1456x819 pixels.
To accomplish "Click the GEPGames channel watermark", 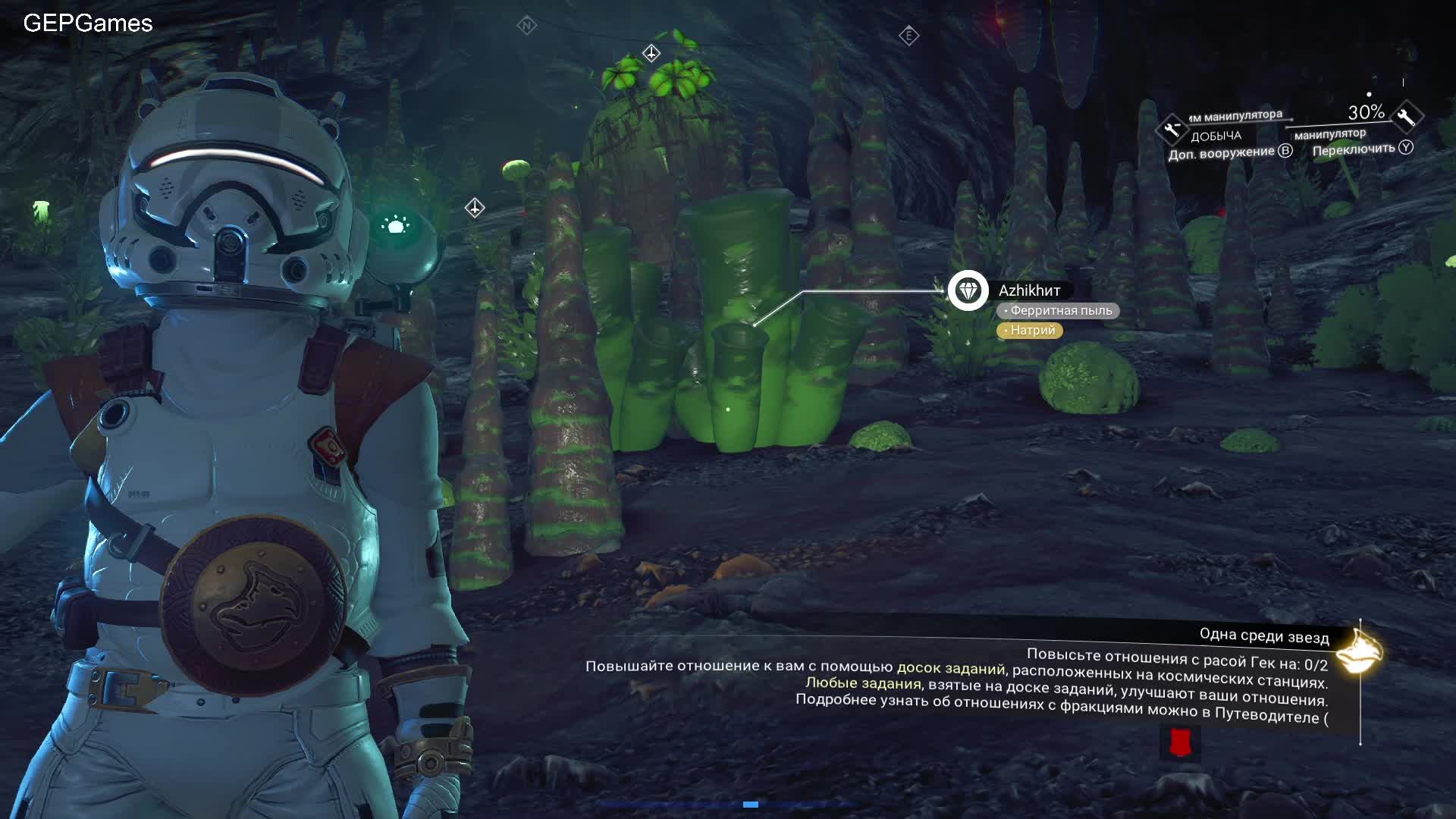I will (x=88, y=24).
